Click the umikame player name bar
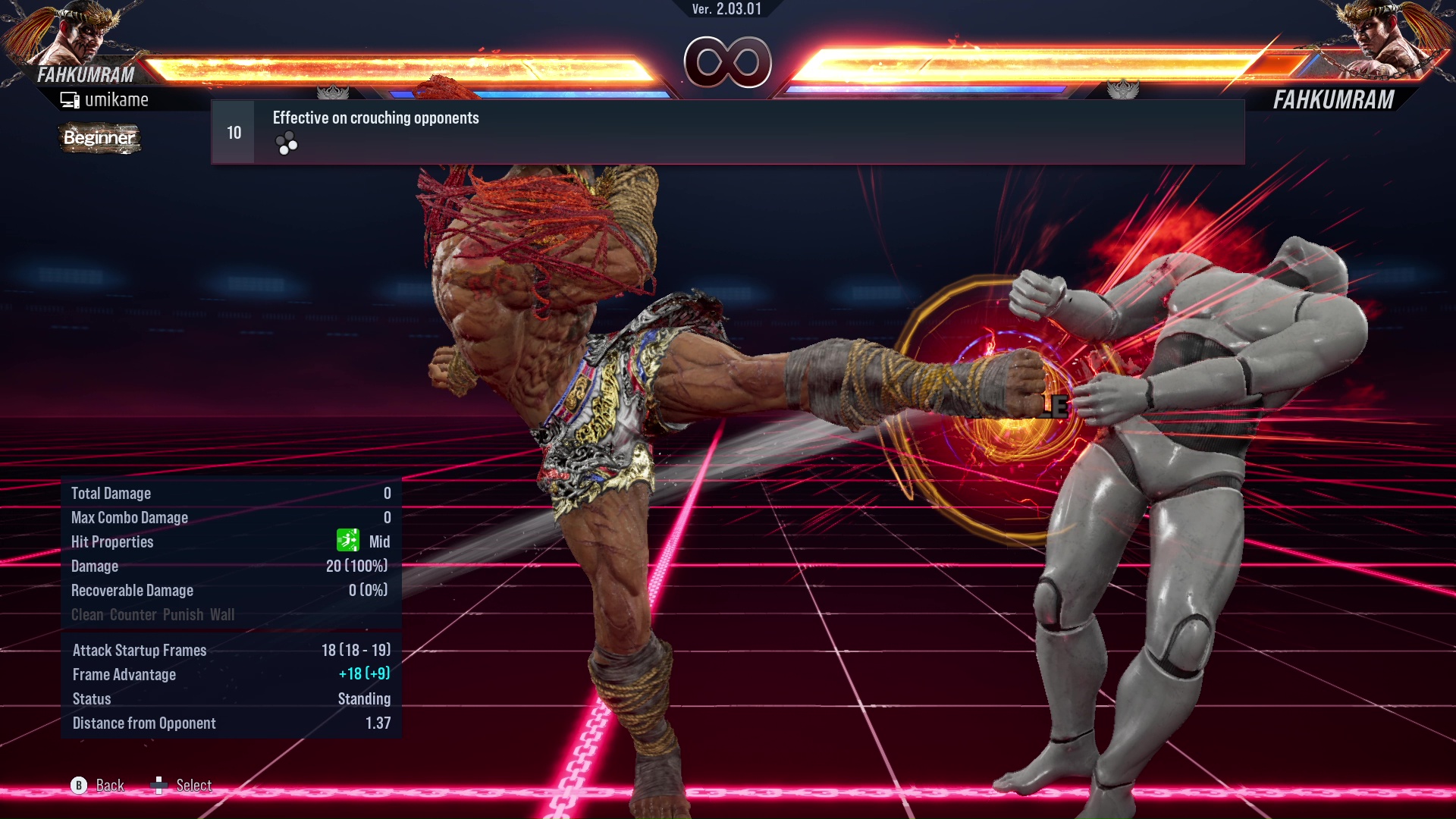 click(x=118, y=99)
